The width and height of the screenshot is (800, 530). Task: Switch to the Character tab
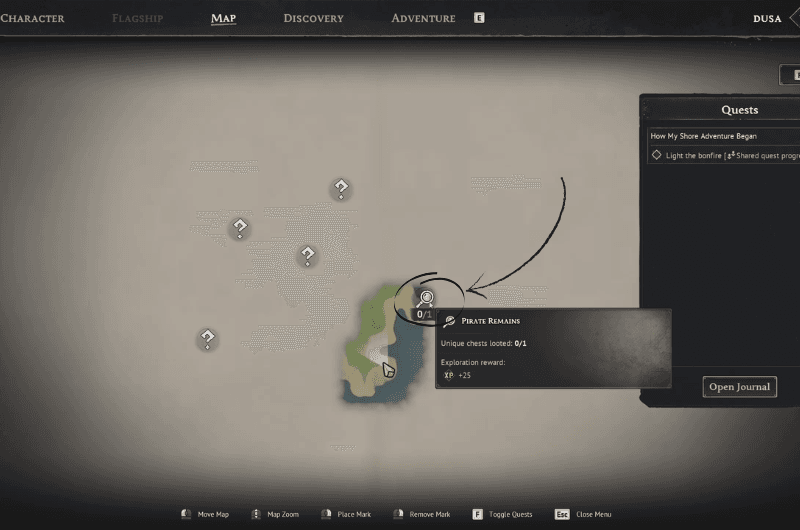[32, 18]
